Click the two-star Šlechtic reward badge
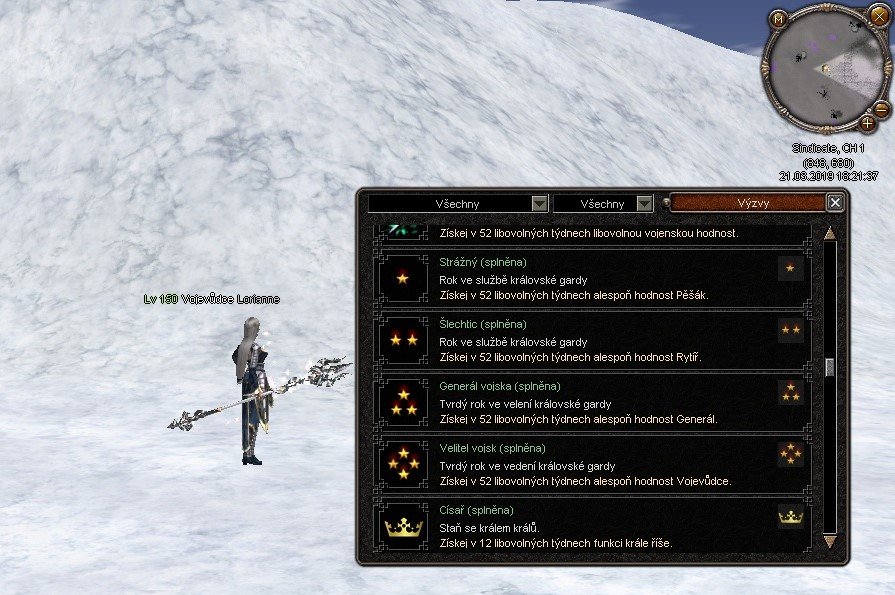 tap(790, 330)
